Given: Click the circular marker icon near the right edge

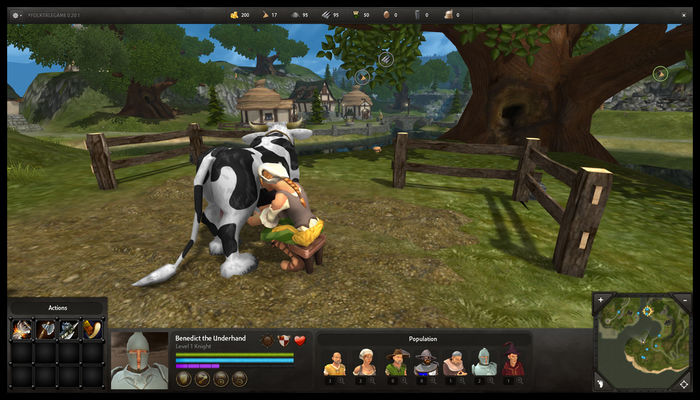Looking at the screenshot, I should pos(659,73).
